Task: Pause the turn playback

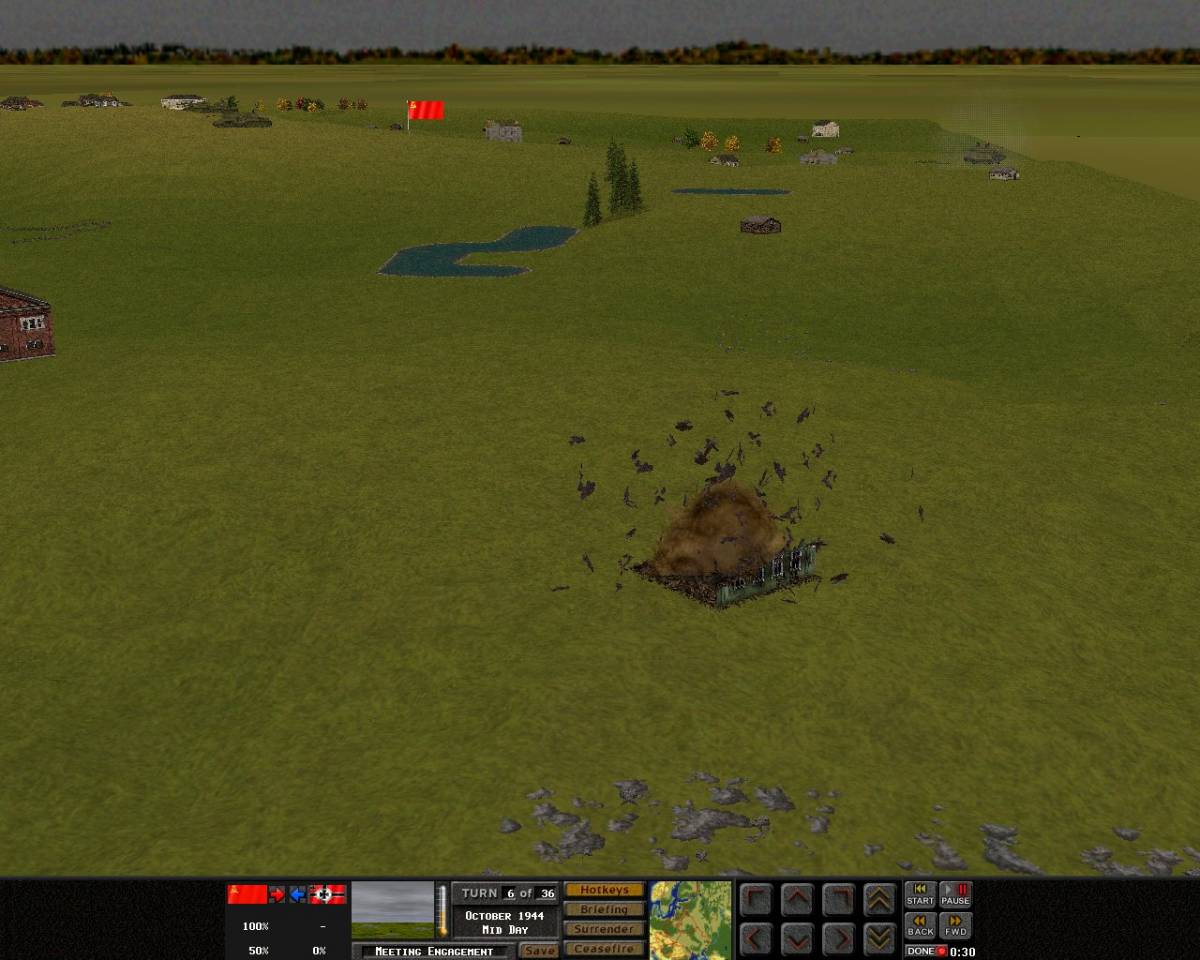Action: pyautogui.click(x=956, y=895)
